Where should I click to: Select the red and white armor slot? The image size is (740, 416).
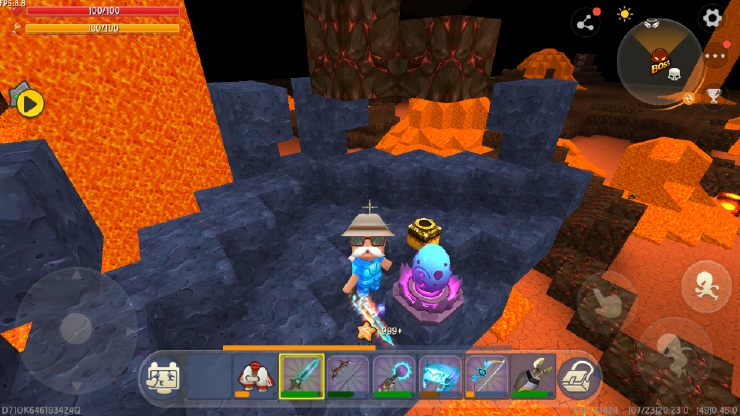point(254,377)
